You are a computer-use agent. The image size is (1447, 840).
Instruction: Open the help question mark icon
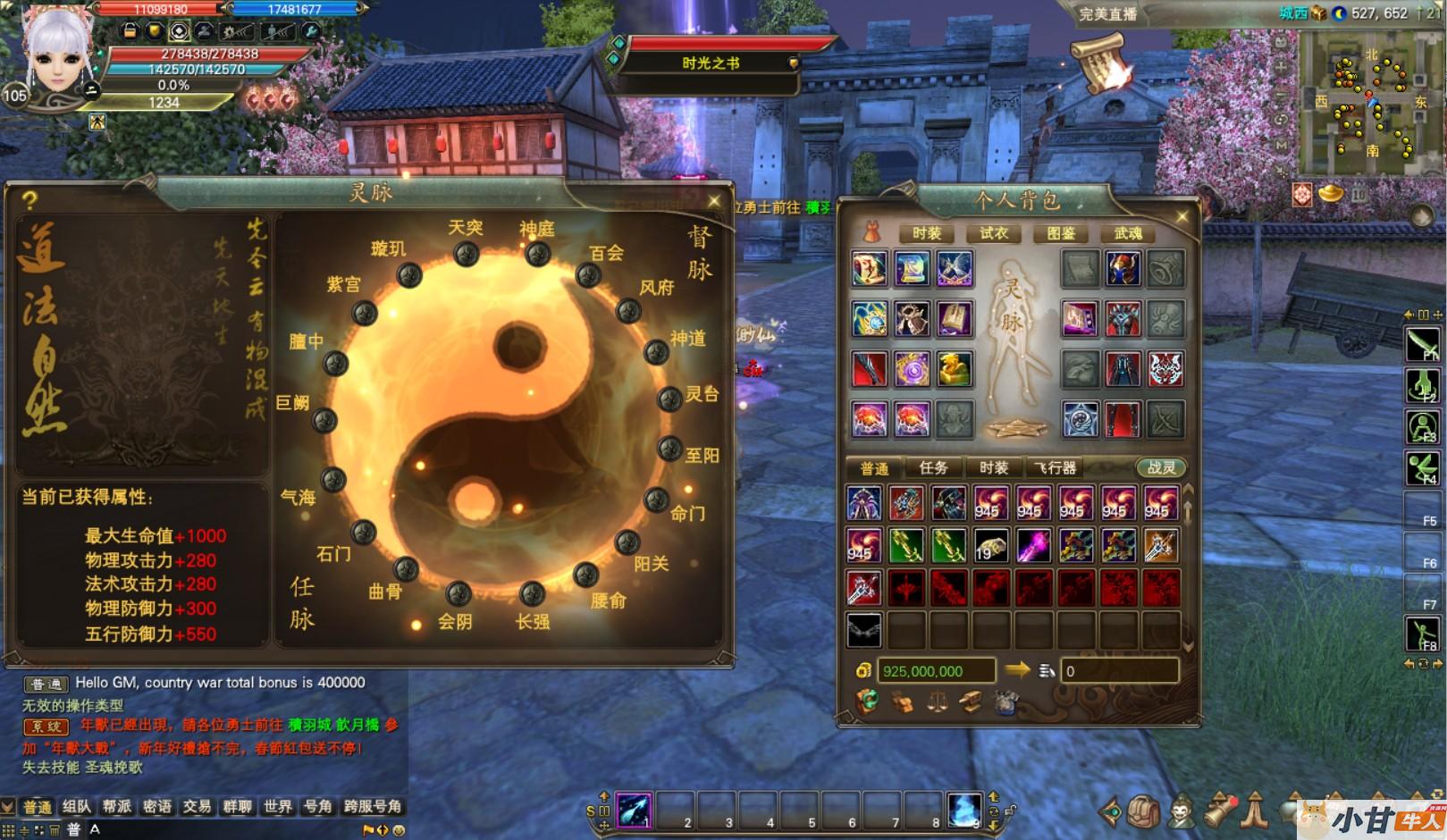coord(29,200)
